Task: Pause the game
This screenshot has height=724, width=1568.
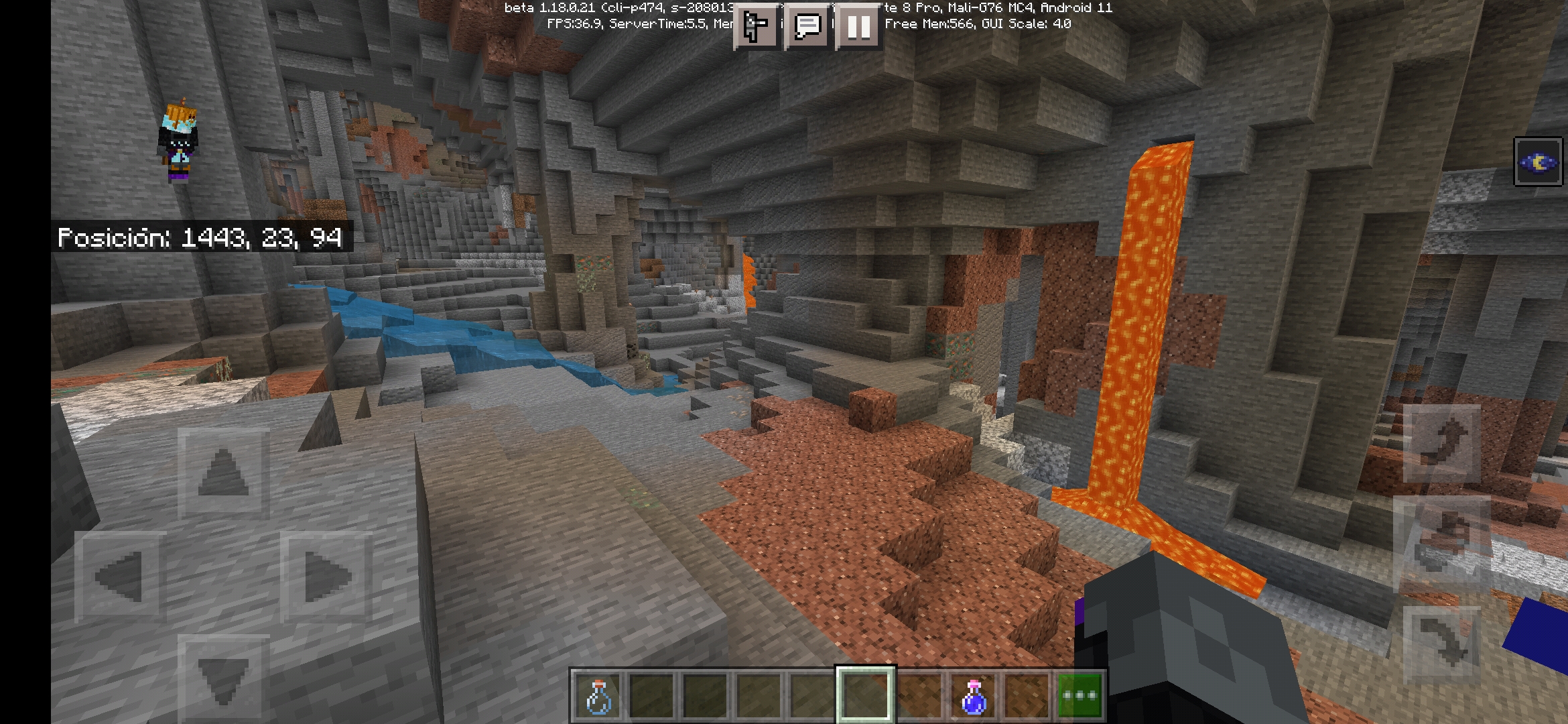Action: coord(858,27)
